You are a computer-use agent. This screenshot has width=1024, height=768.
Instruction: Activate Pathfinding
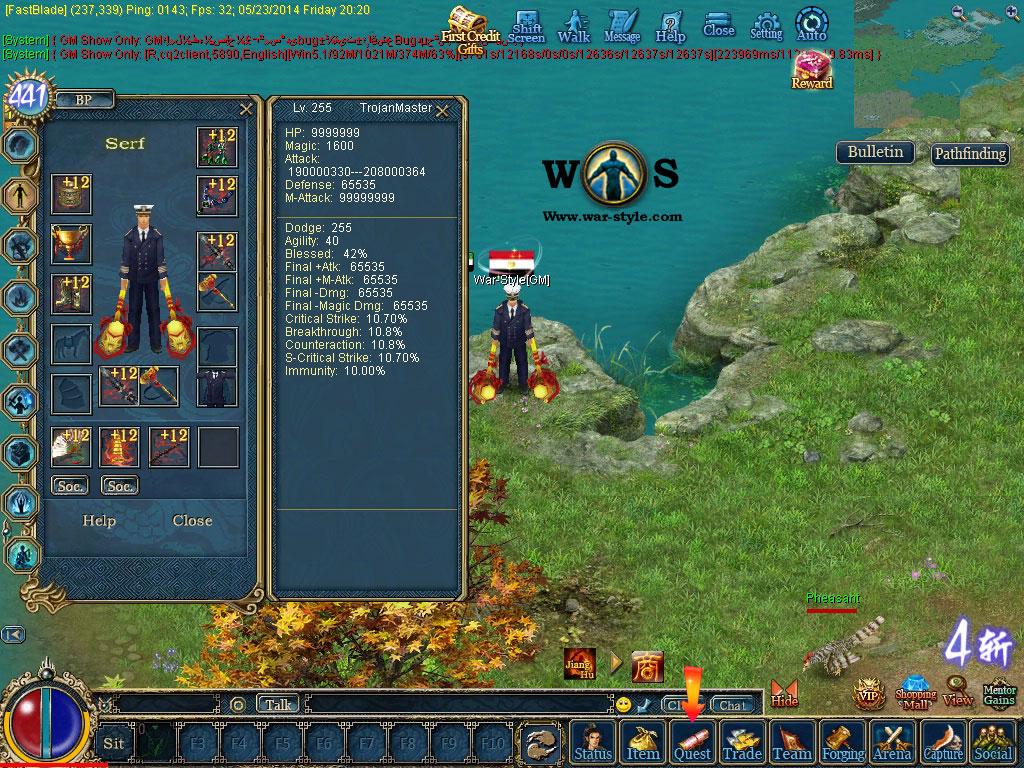pos(969,154)
